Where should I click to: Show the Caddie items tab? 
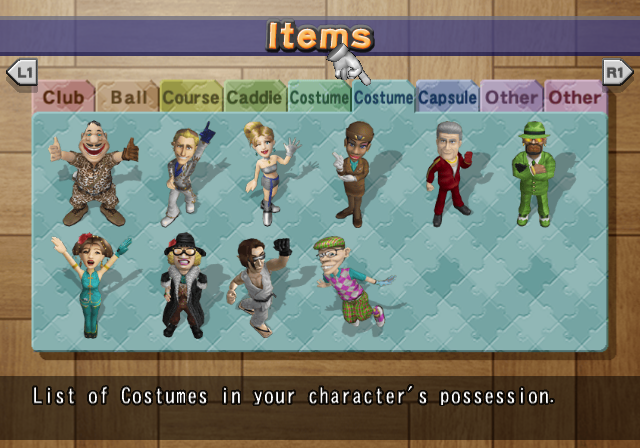(x=254, y=98)
